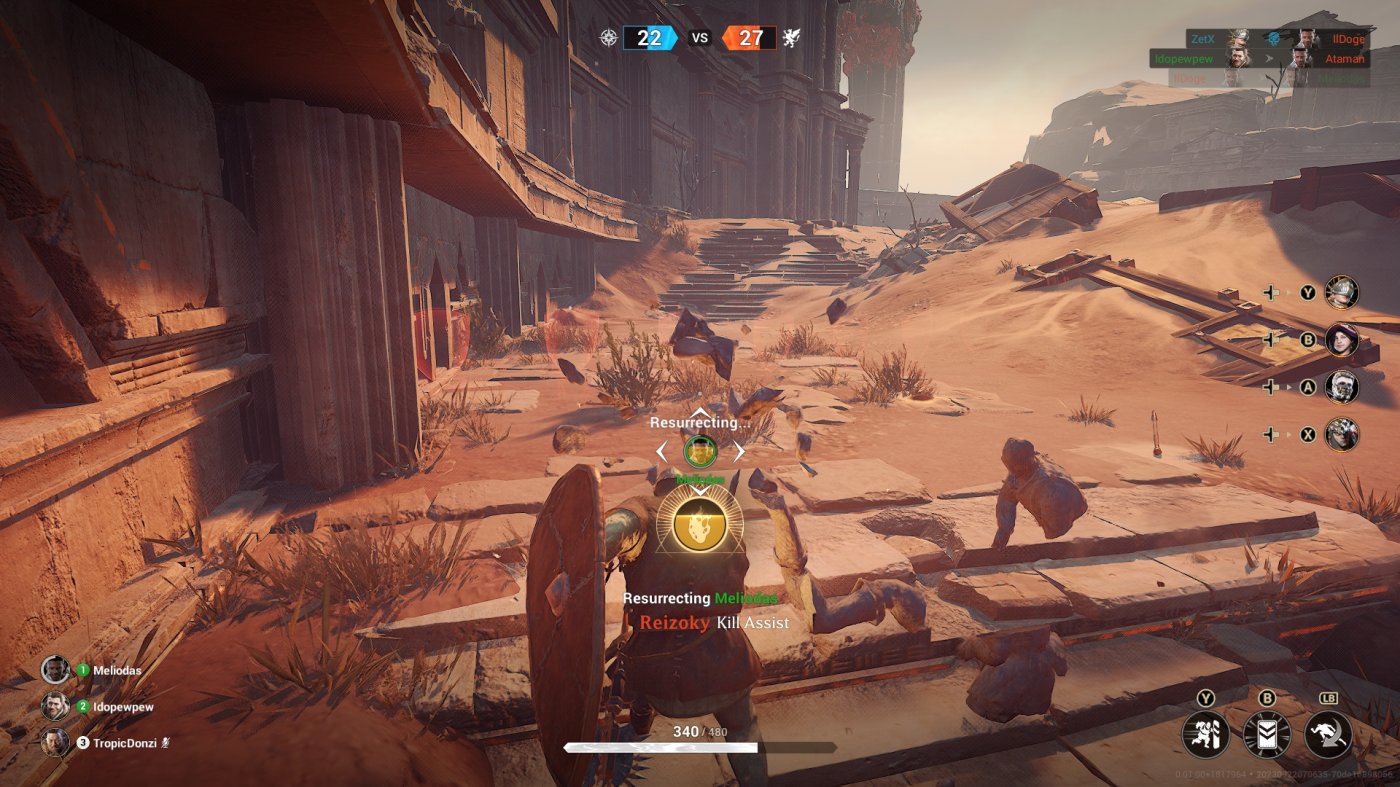The width and height of the screenshot is (1400, 787).
Task: Click the left arrow of the resurrection target selector
Action: pyautogui.click(x=661, y=451)
